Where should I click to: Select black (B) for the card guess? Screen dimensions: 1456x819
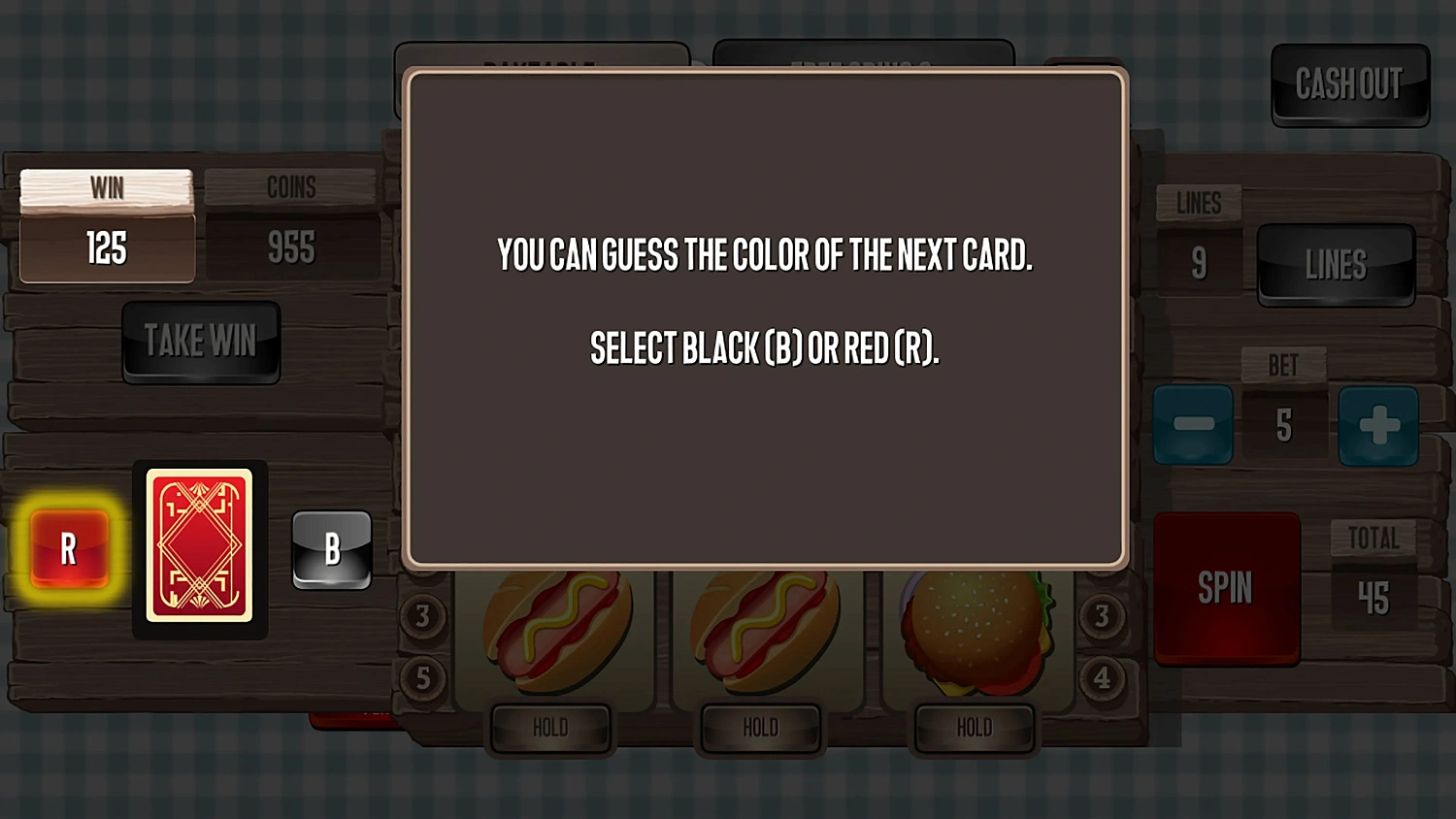[x=331, y=548]
